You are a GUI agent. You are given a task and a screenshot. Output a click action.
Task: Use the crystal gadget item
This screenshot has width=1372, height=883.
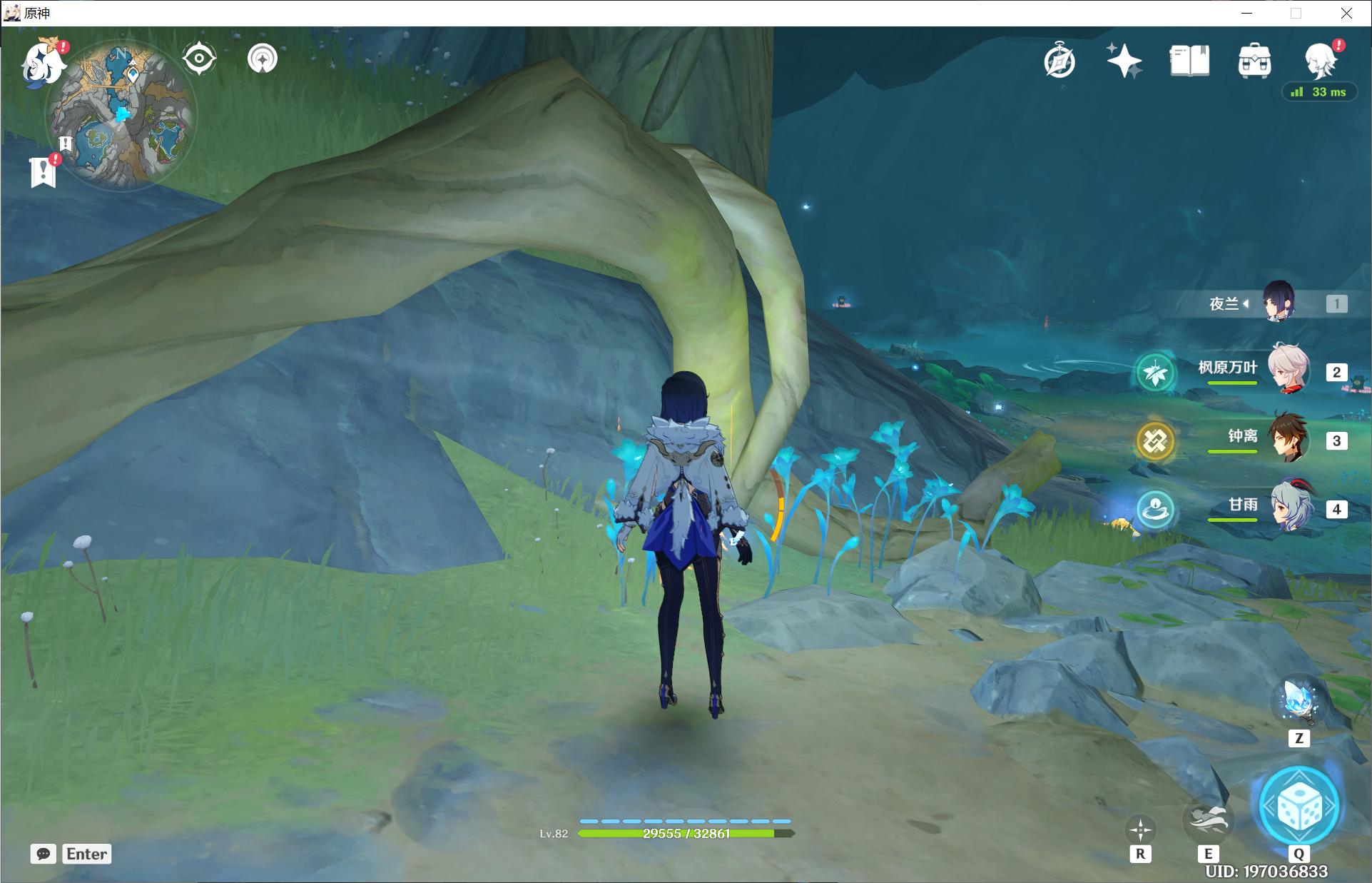[x=1299, y=701]
